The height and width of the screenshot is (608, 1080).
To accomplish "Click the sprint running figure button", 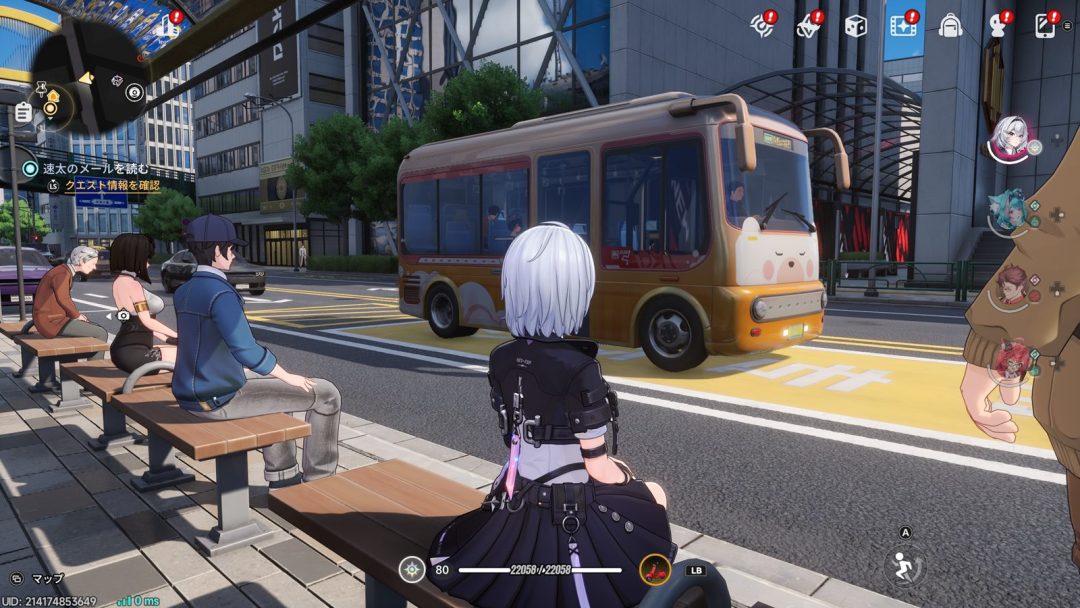I will tap(905, 567).
